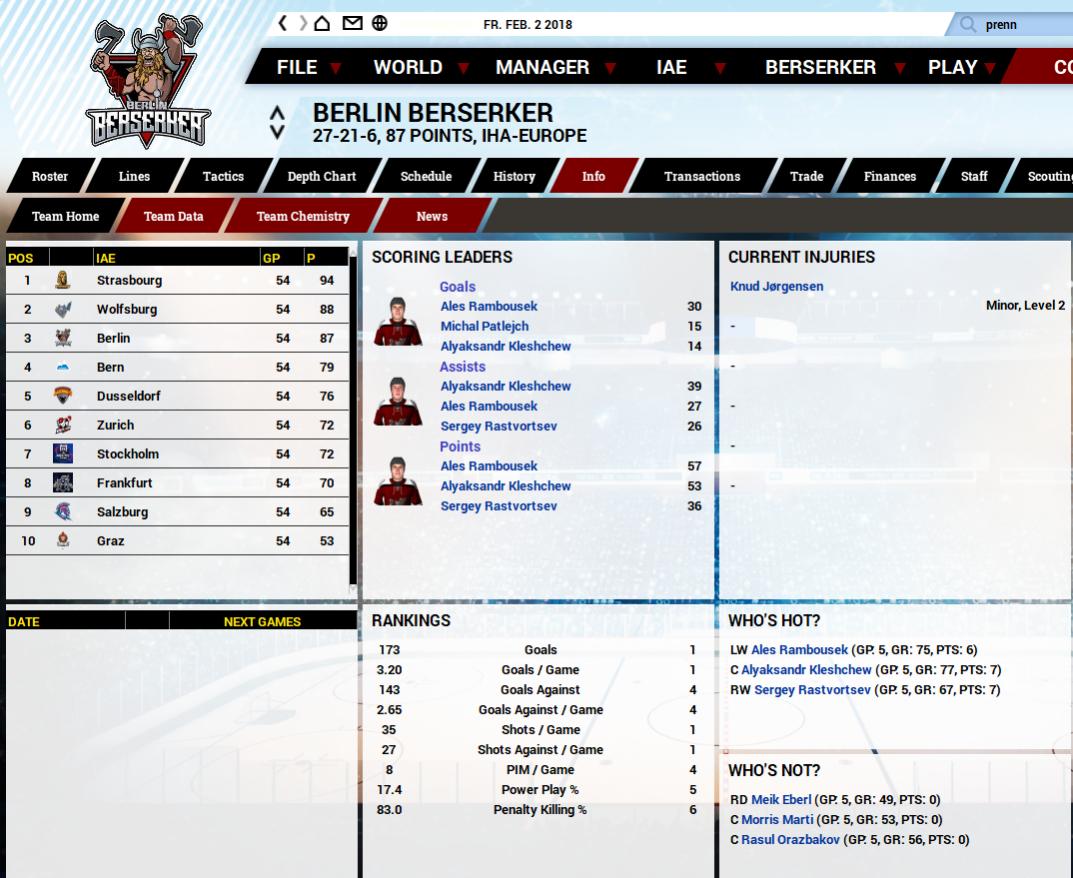1073x878 pixels.
Task: Show the News sub-tab
Action: [x=432, y=217]
